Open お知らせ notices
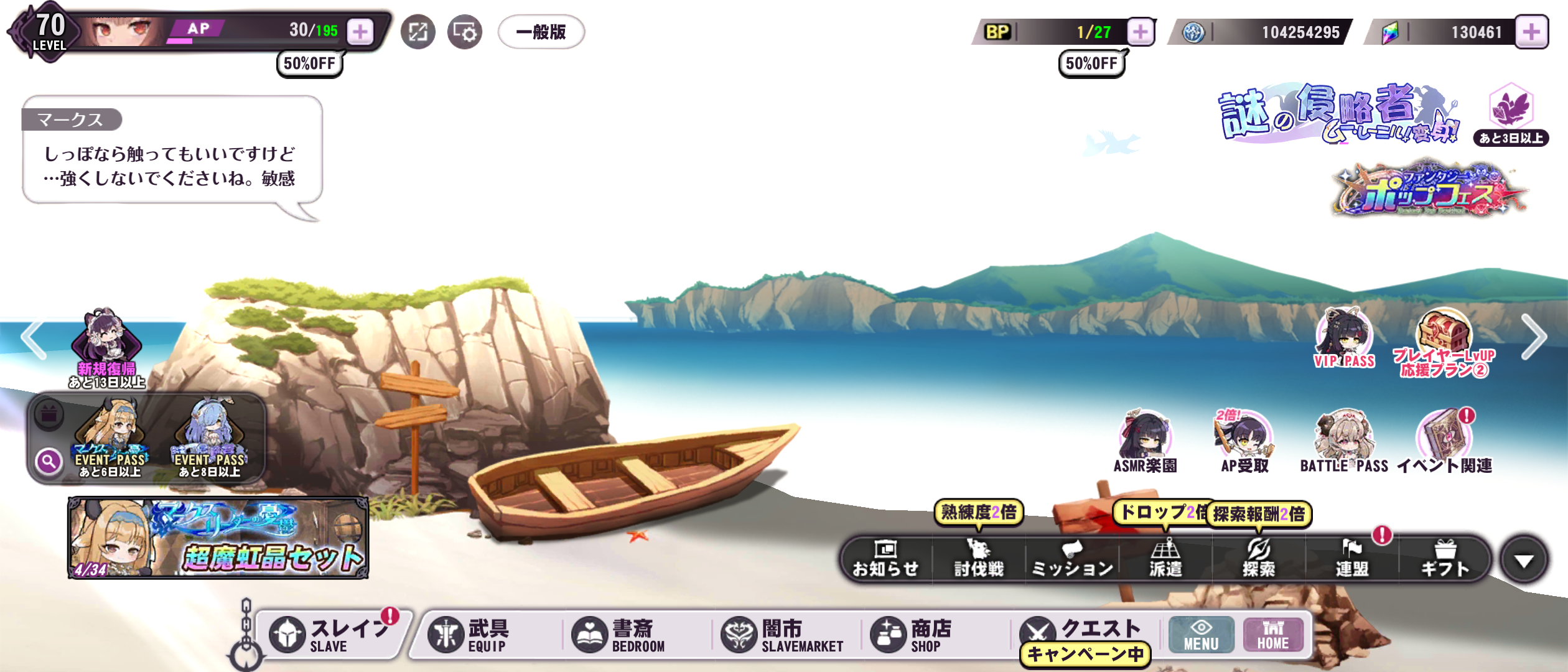Viewport: 1568px width, 672px height. coord(885,559)
